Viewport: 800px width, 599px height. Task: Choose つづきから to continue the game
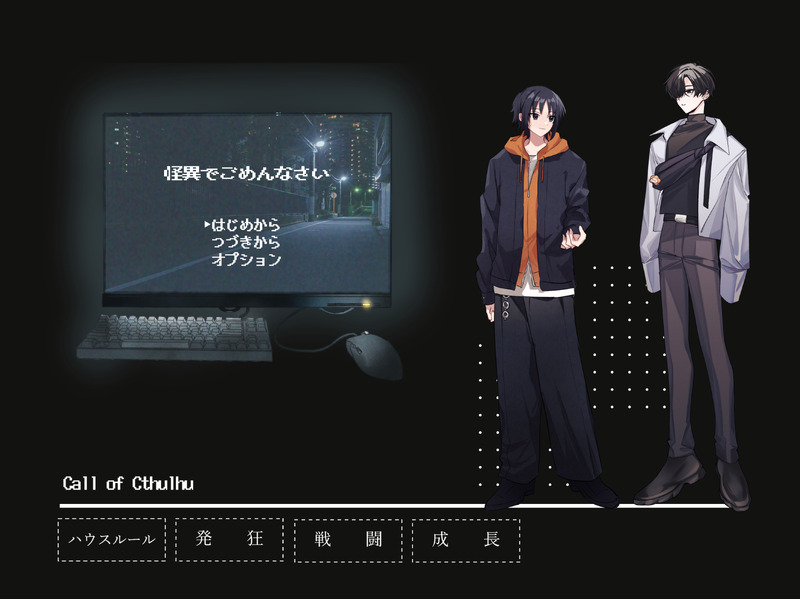246,242
